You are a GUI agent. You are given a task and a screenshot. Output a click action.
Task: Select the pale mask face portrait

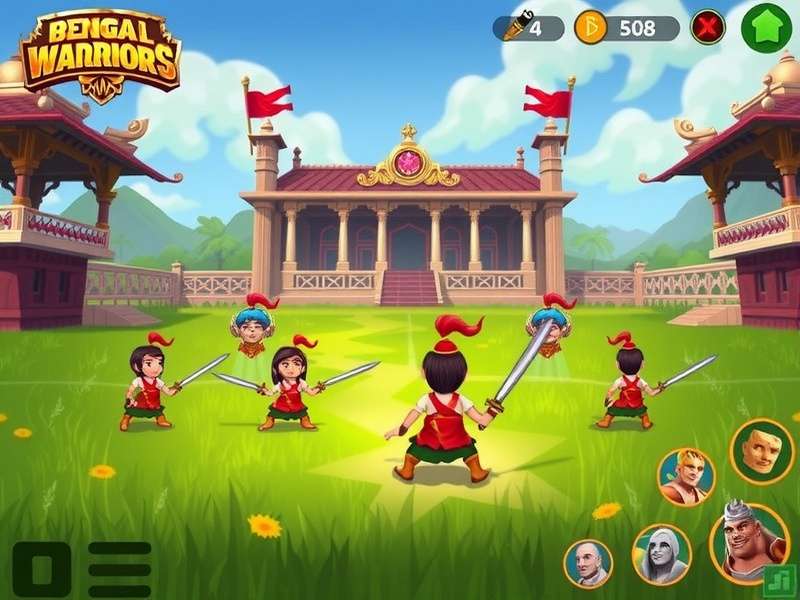click(x=762, y=450)
